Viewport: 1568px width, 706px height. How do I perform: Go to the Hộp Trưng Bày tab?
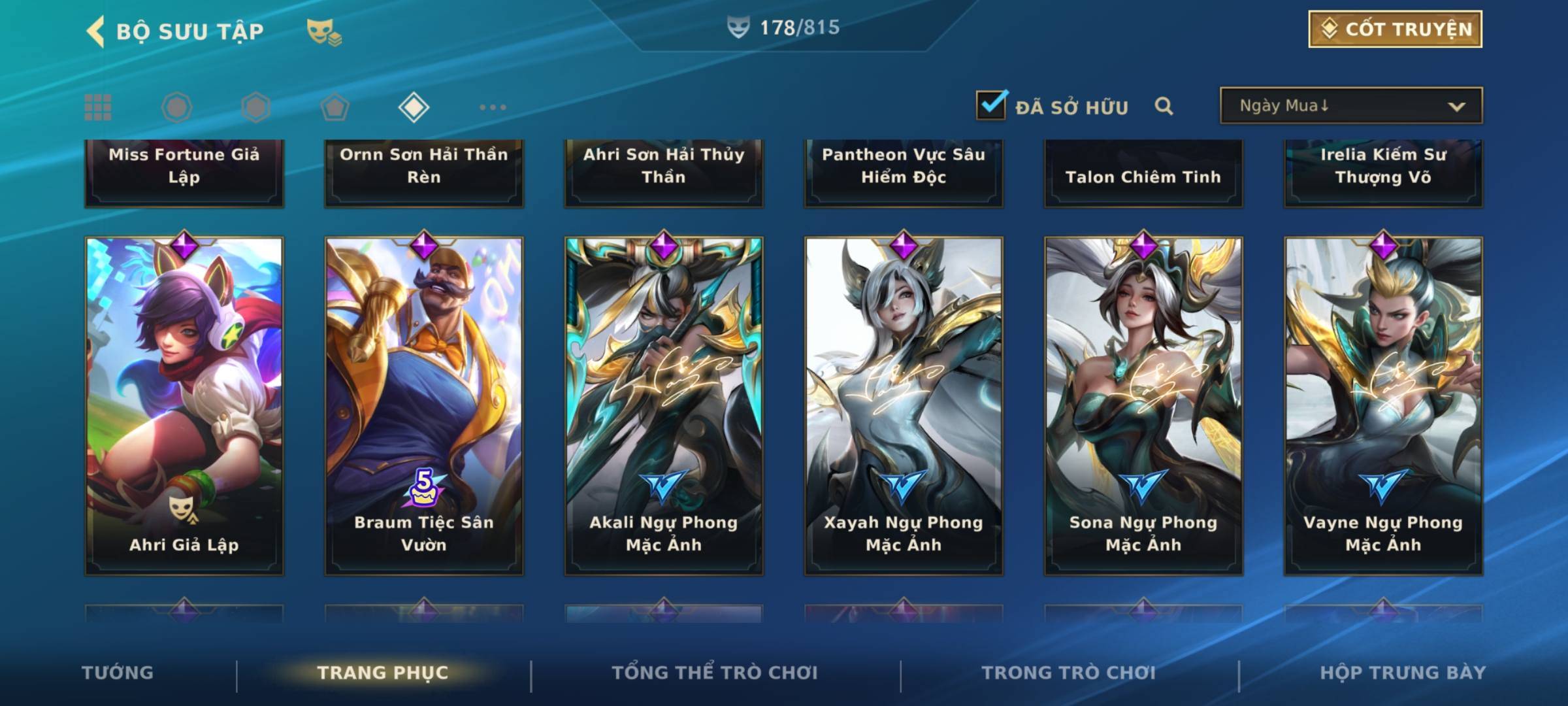click(x=1402, y=673)
